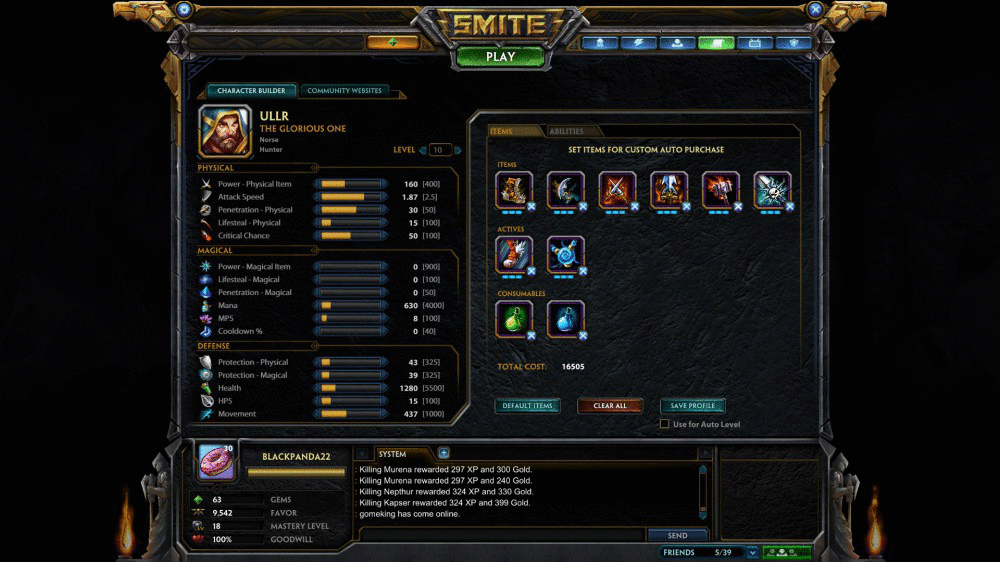Pick the crossed swords item slot
Screen dimensions: 1000x562
[x=617, y=190]
